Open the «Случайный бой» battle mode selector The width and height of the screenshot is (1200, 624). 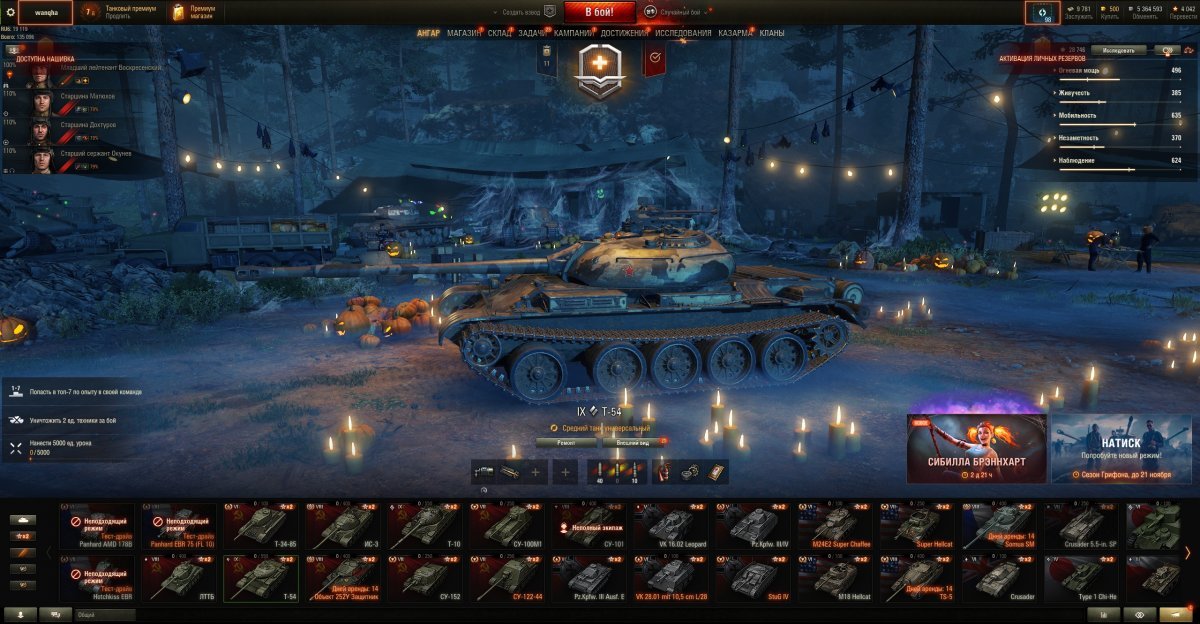pyautogui.click(x=680, y=11)
